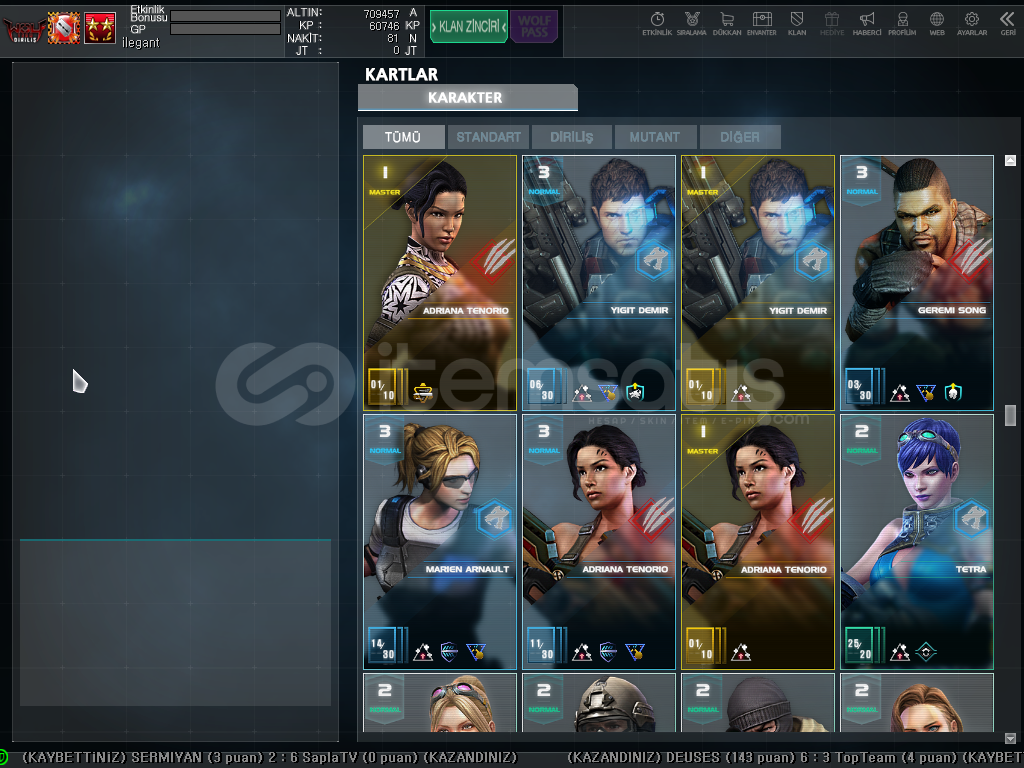Pick the Tetra character card

pyautogui.click(x=916, y=541)
